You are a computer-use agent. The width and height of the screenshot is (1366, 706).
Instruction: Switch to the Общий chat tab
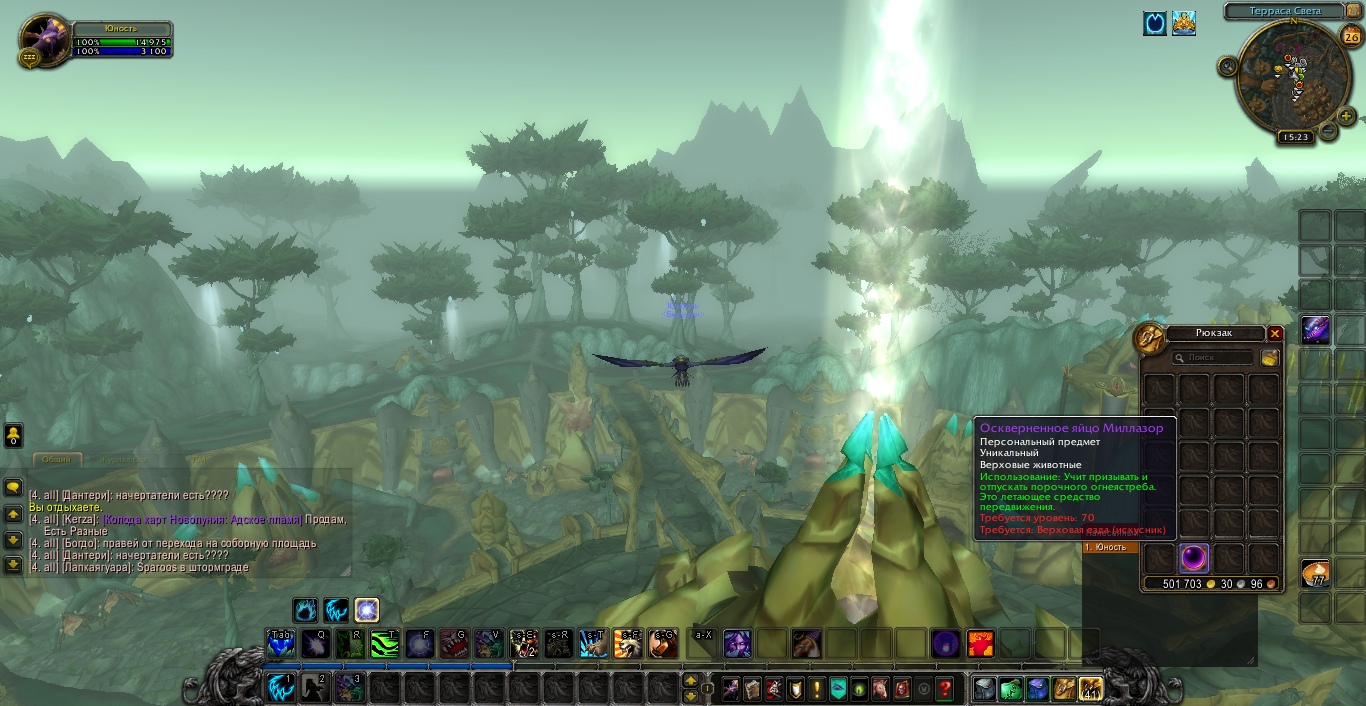pyautogui.click(x=56, y=459)
